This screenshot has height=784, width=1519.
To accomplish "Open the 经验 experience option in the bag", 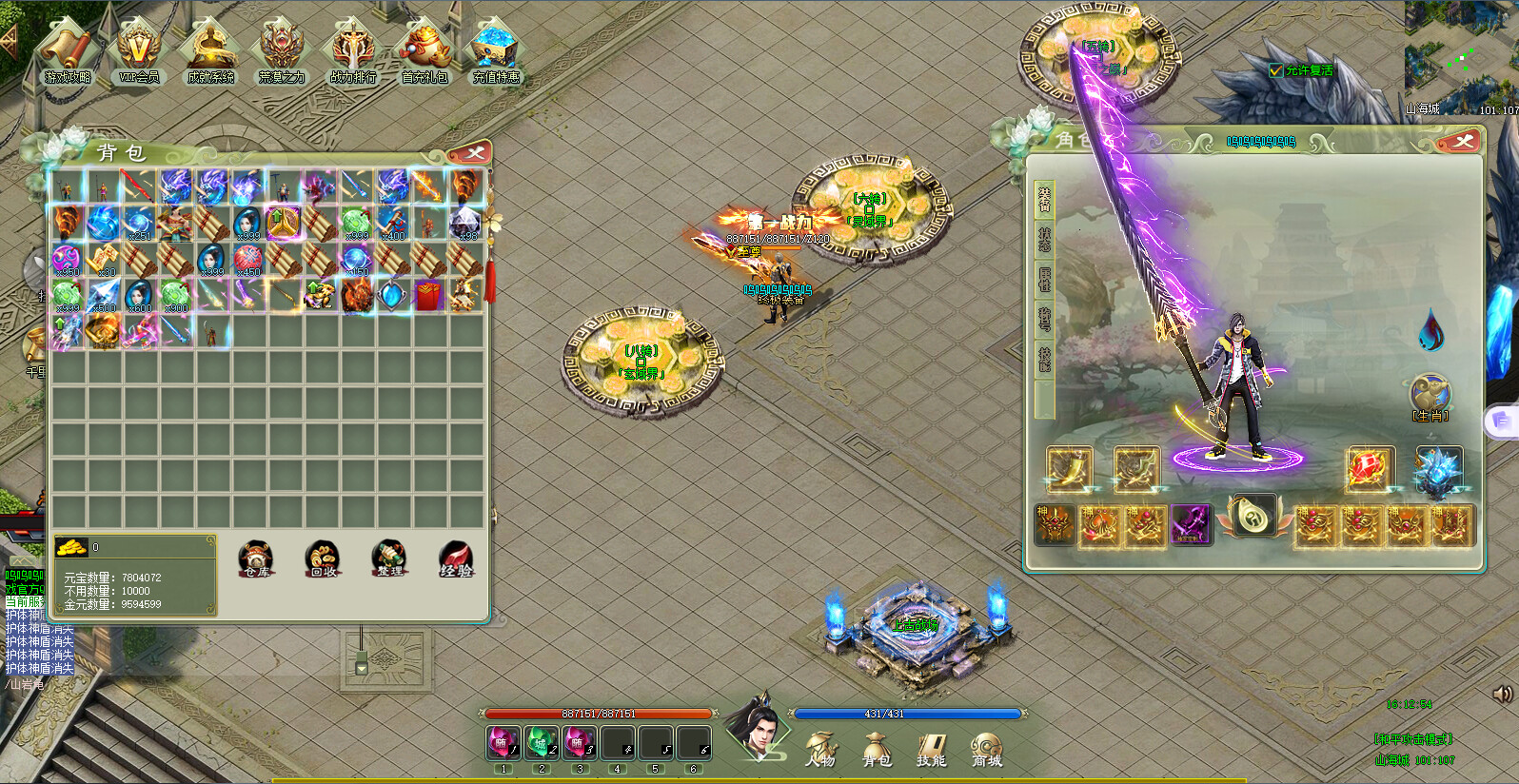I will coord(456,561).
